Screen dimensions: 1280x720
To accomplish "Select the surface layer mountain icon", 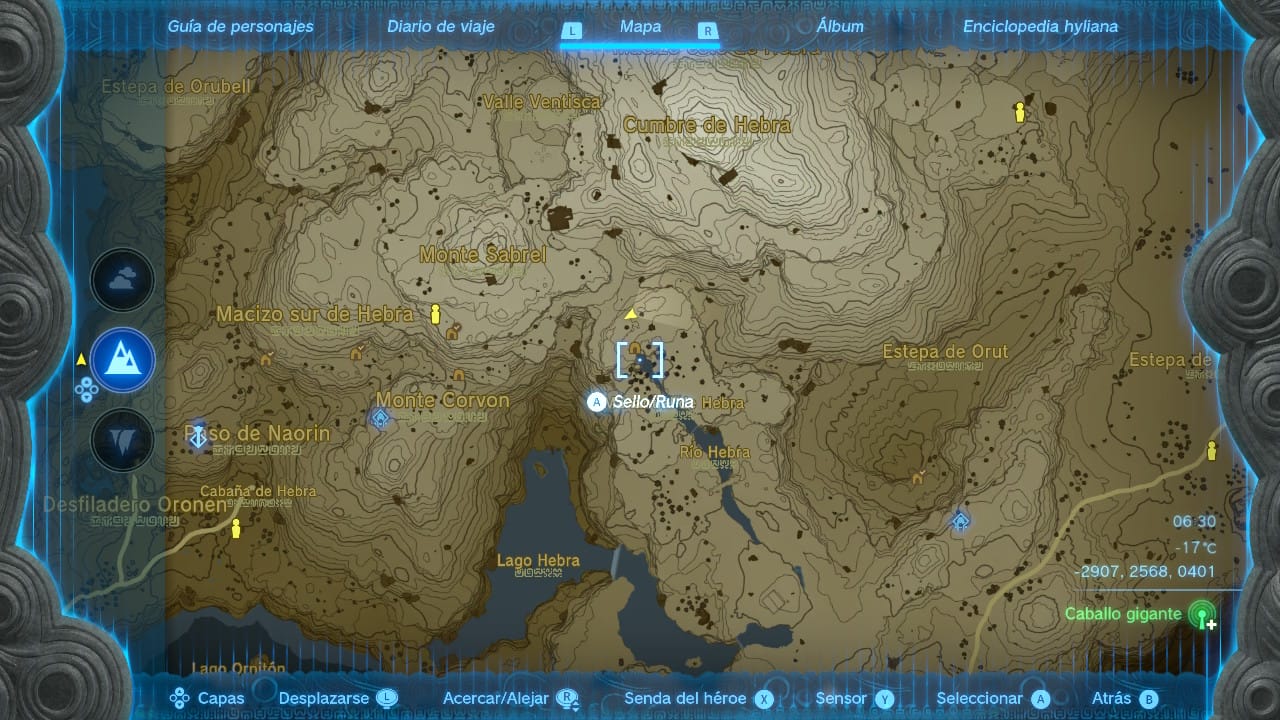I will (x=123, y=360).
